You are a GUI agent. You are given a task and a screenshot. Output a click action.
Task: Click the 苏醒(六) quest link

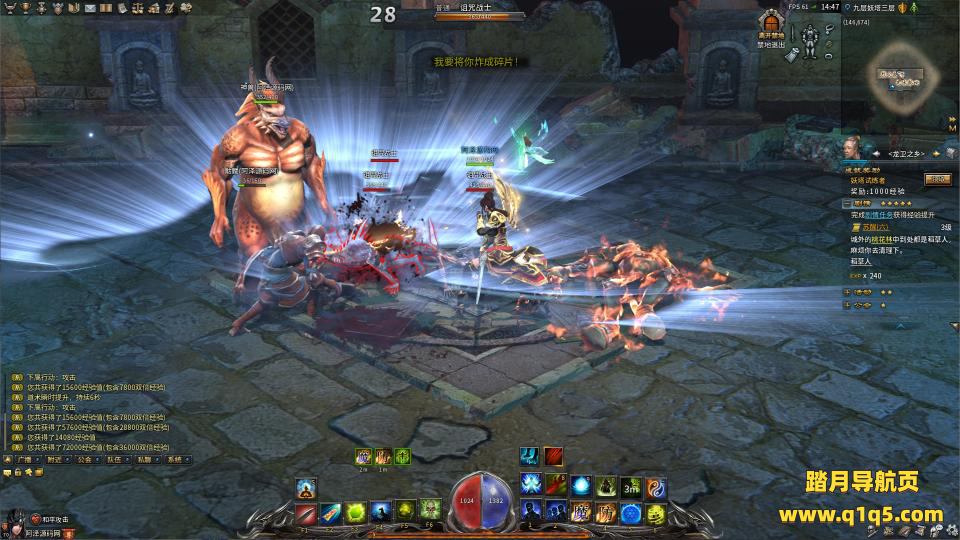[865, 227]
